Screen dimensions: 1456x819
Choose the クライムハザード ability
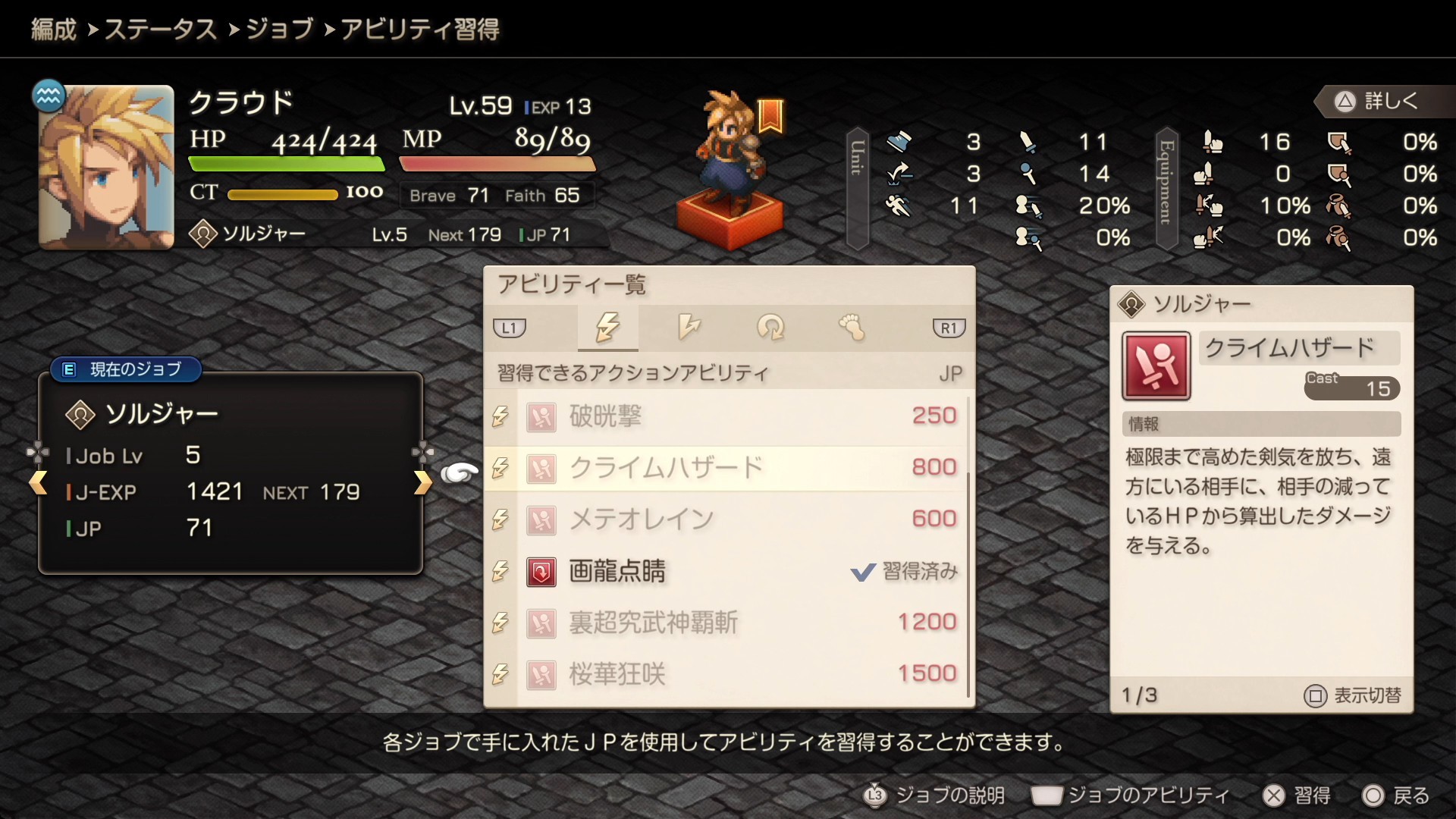point(726,468)
